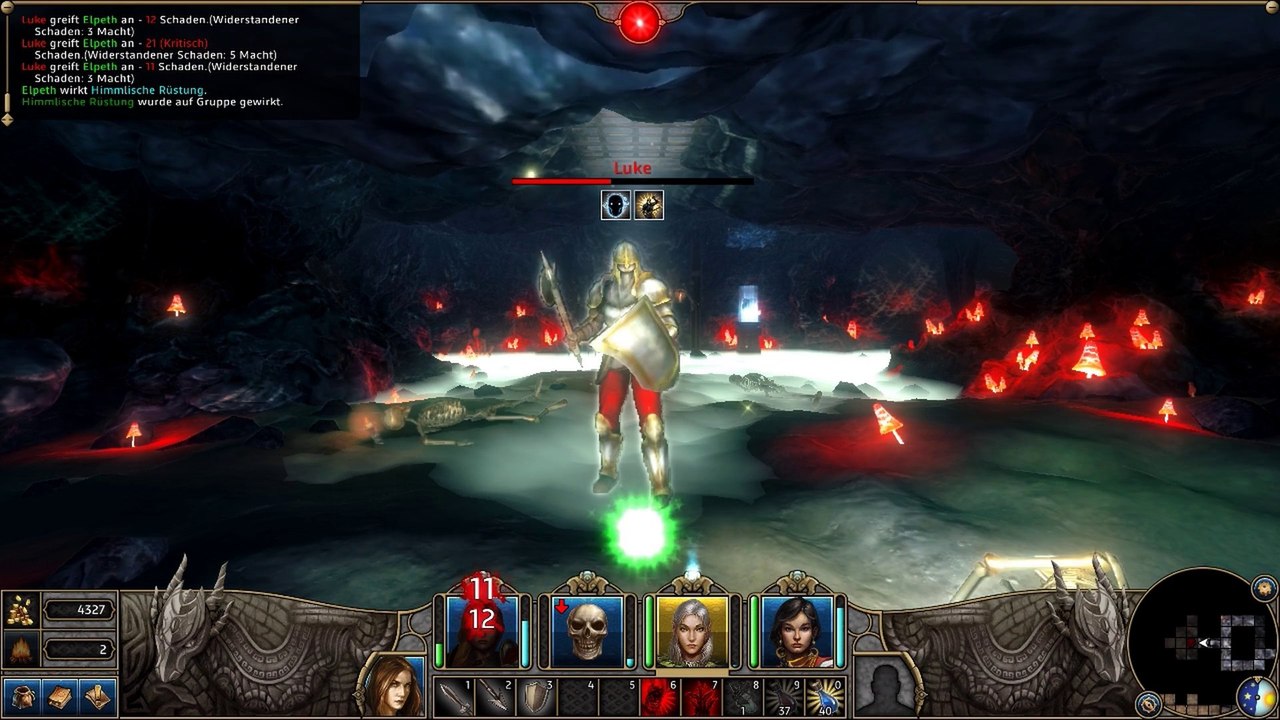Select the silver-haired elf party portrait
This screenshot has width=1280, height=720.
[x=692, y=631]
